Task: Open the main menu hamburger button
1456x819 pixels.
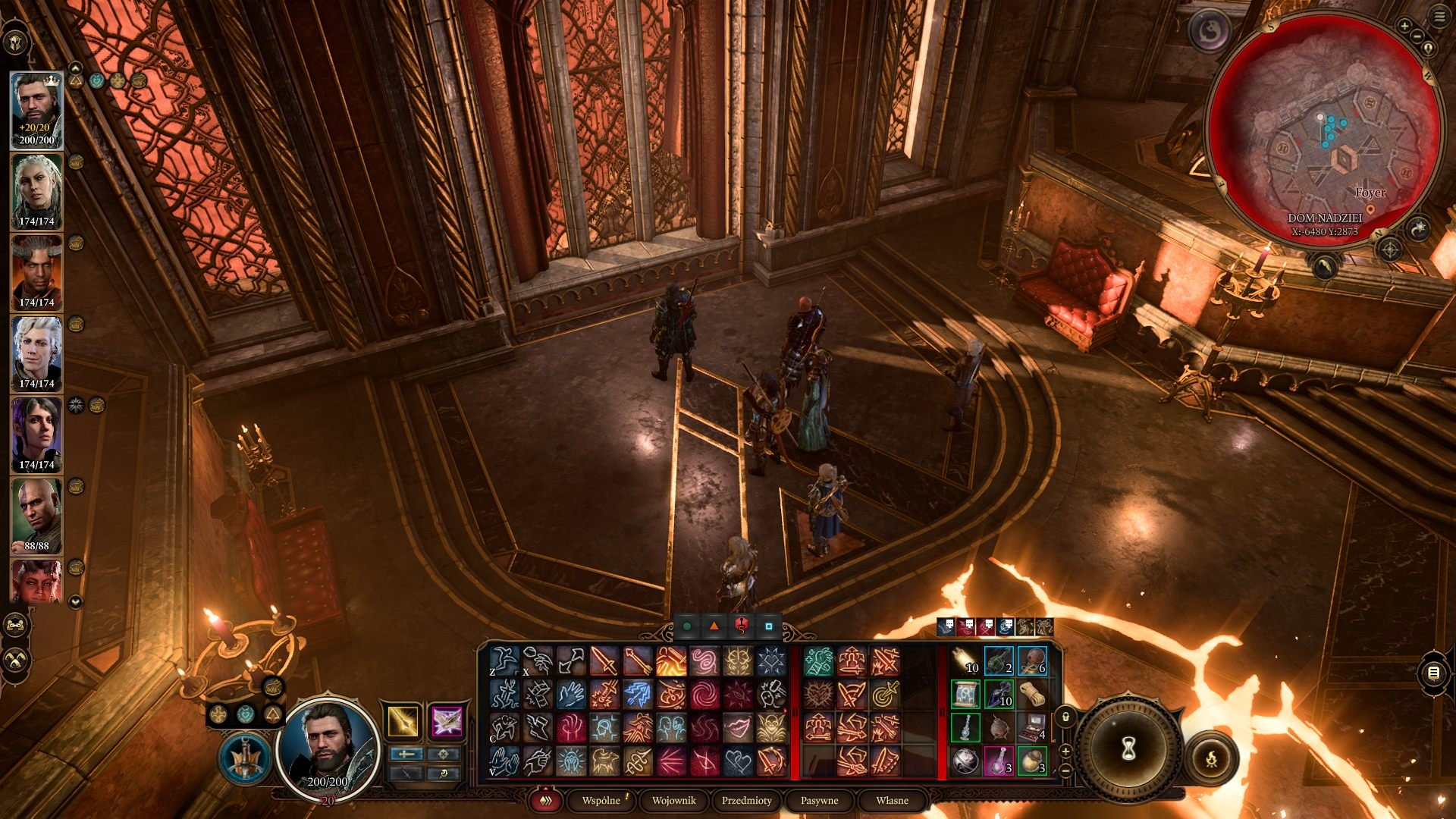Action: click(x=1439, y=17)
